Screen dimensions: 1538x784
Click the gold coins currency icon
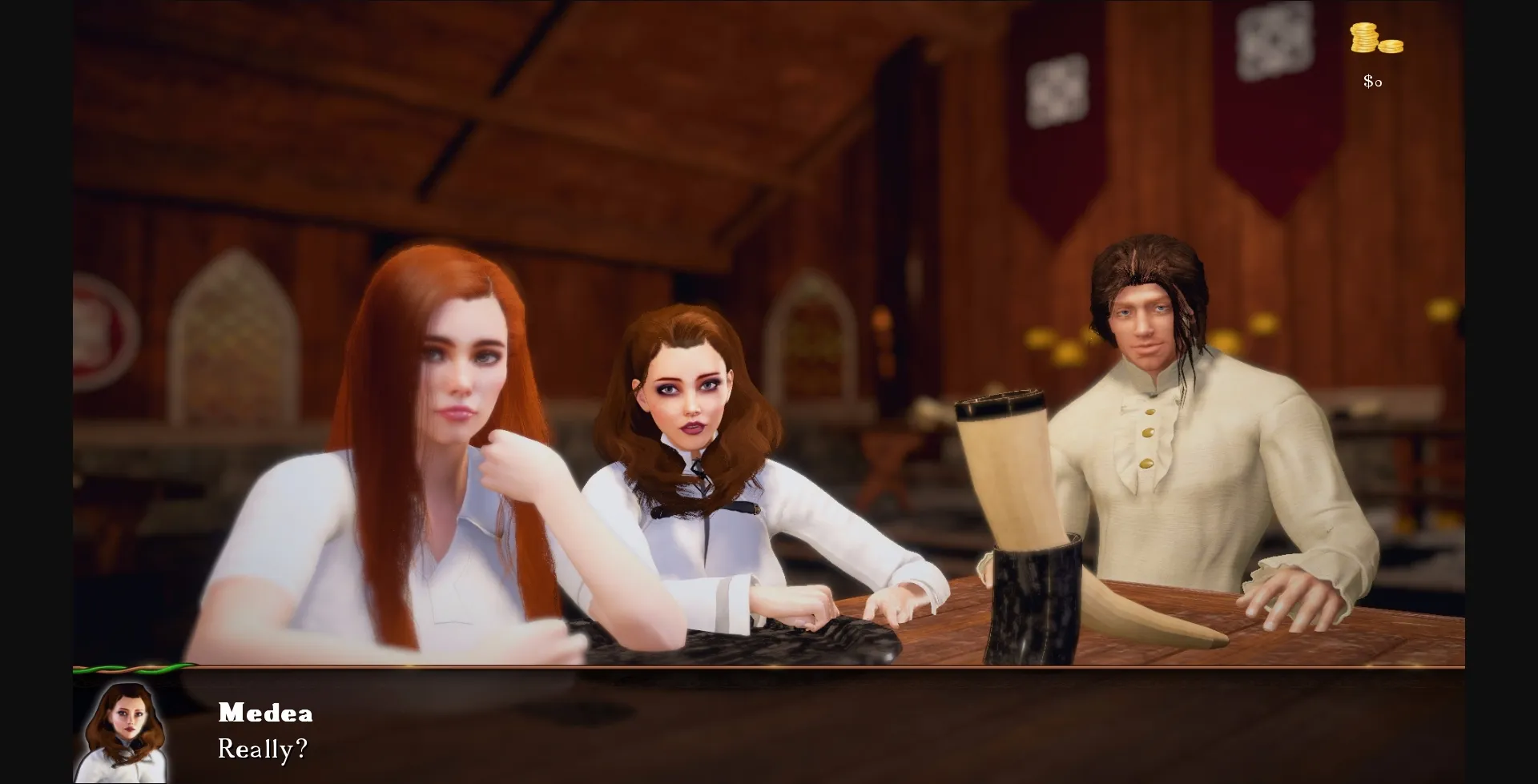[1375, 38]
